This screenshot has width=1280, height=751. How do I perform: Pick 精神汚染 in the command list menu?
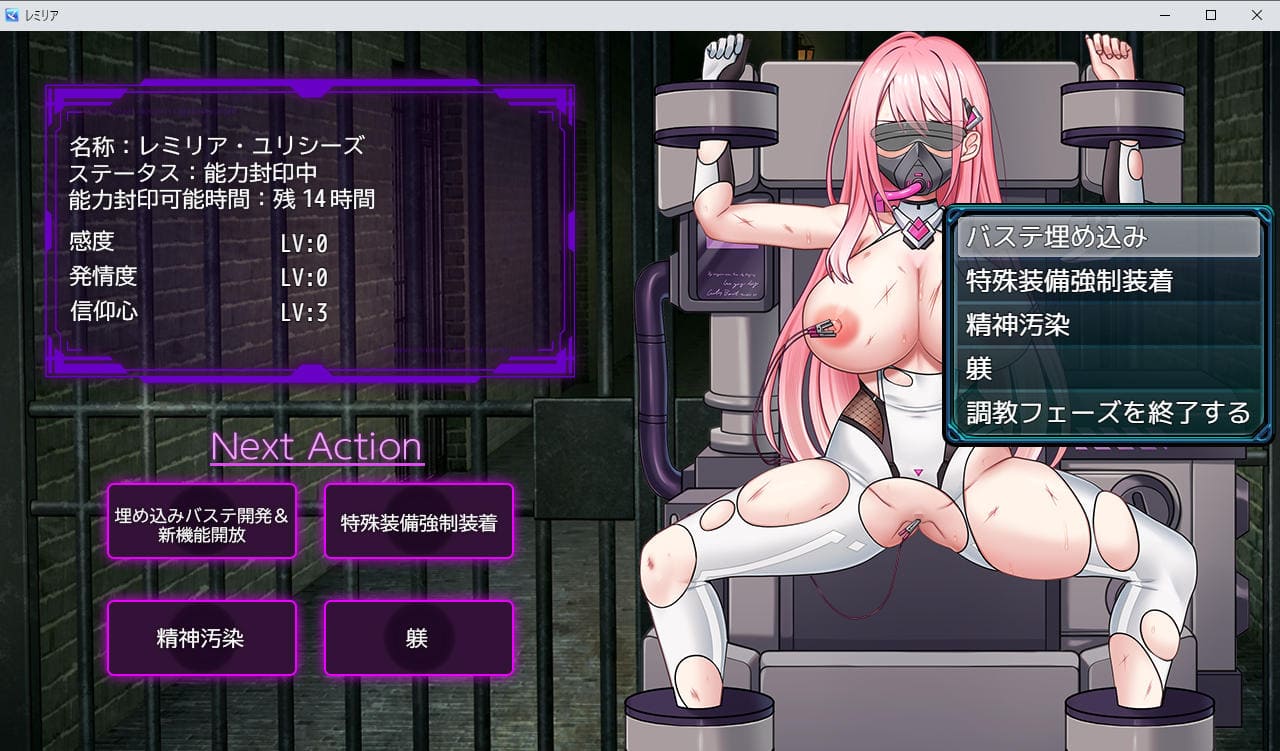[x=1107, y=326]
